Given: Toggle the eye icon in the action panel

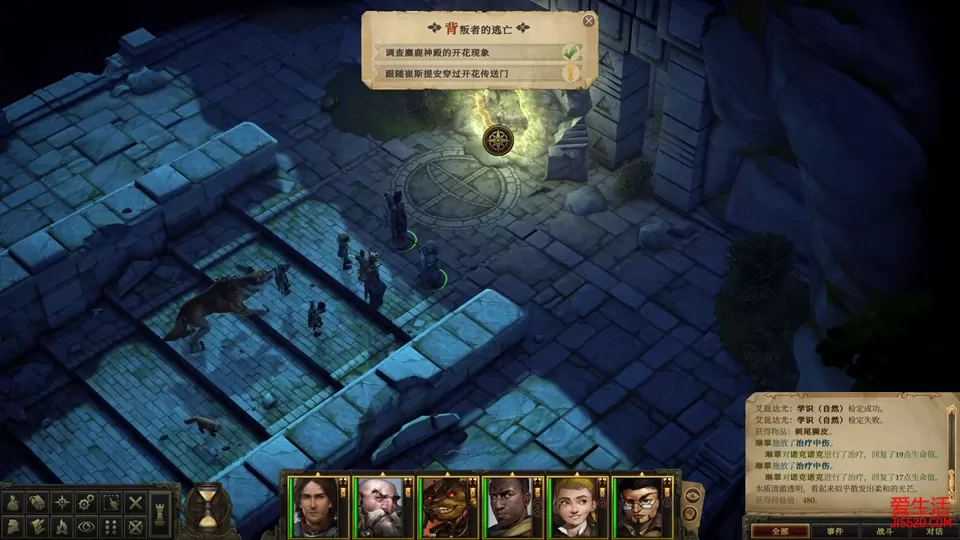Looking at the screenshot, I should point(87,525).
